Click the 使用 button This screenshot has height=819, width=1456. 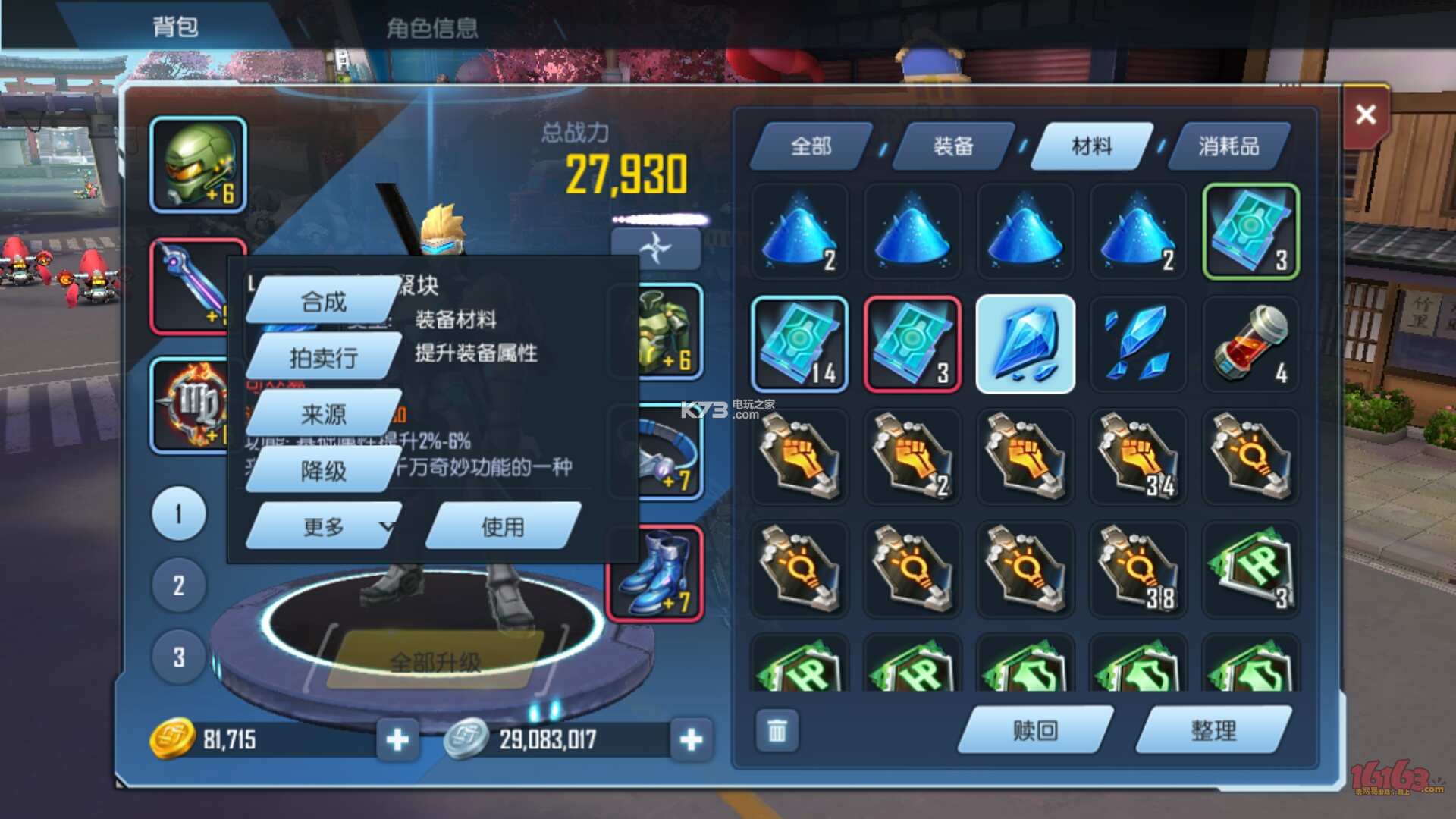pyautogui.click(x=503, y=526)
